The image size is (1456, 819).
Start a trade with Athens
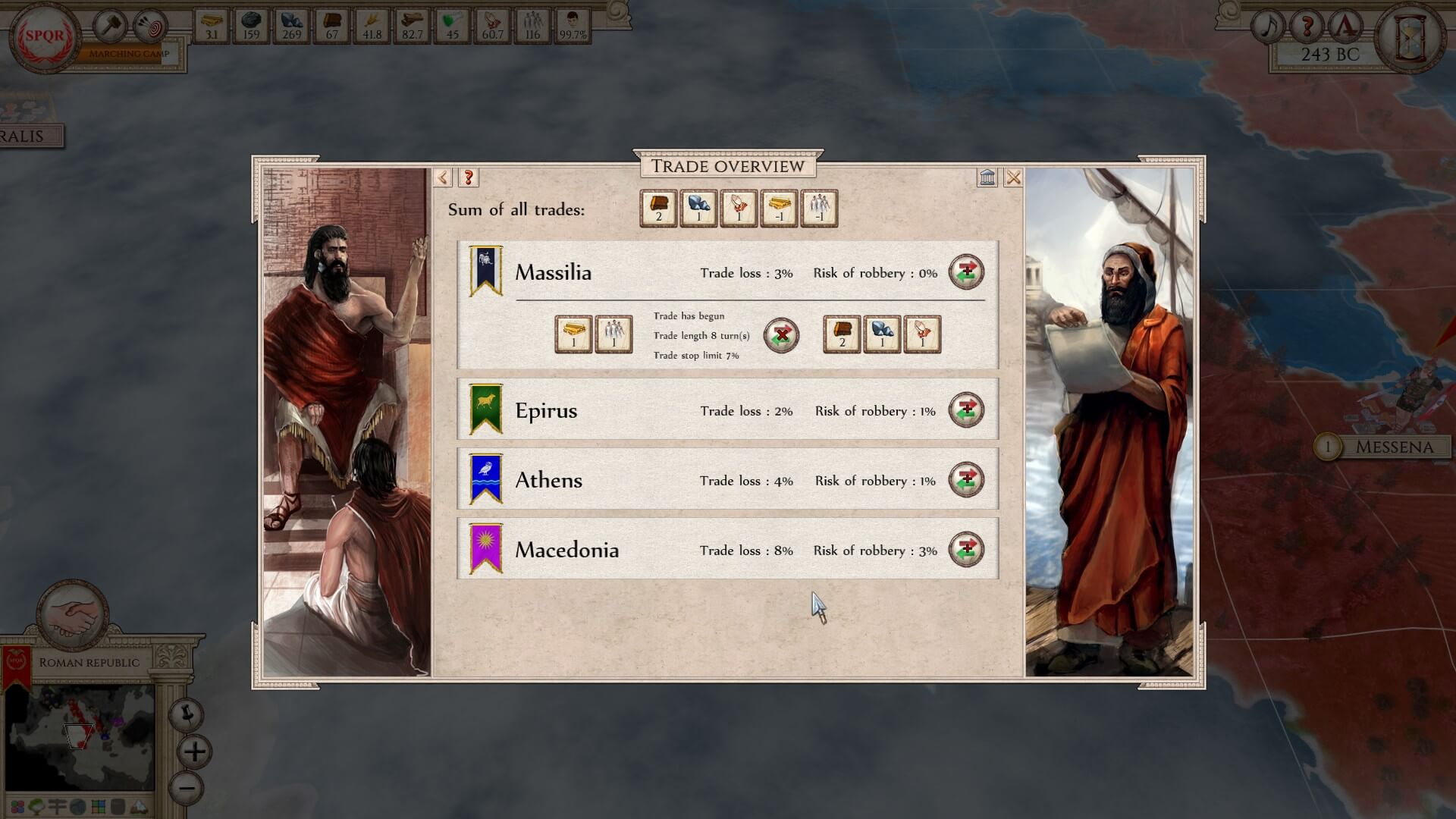point(966,480)
